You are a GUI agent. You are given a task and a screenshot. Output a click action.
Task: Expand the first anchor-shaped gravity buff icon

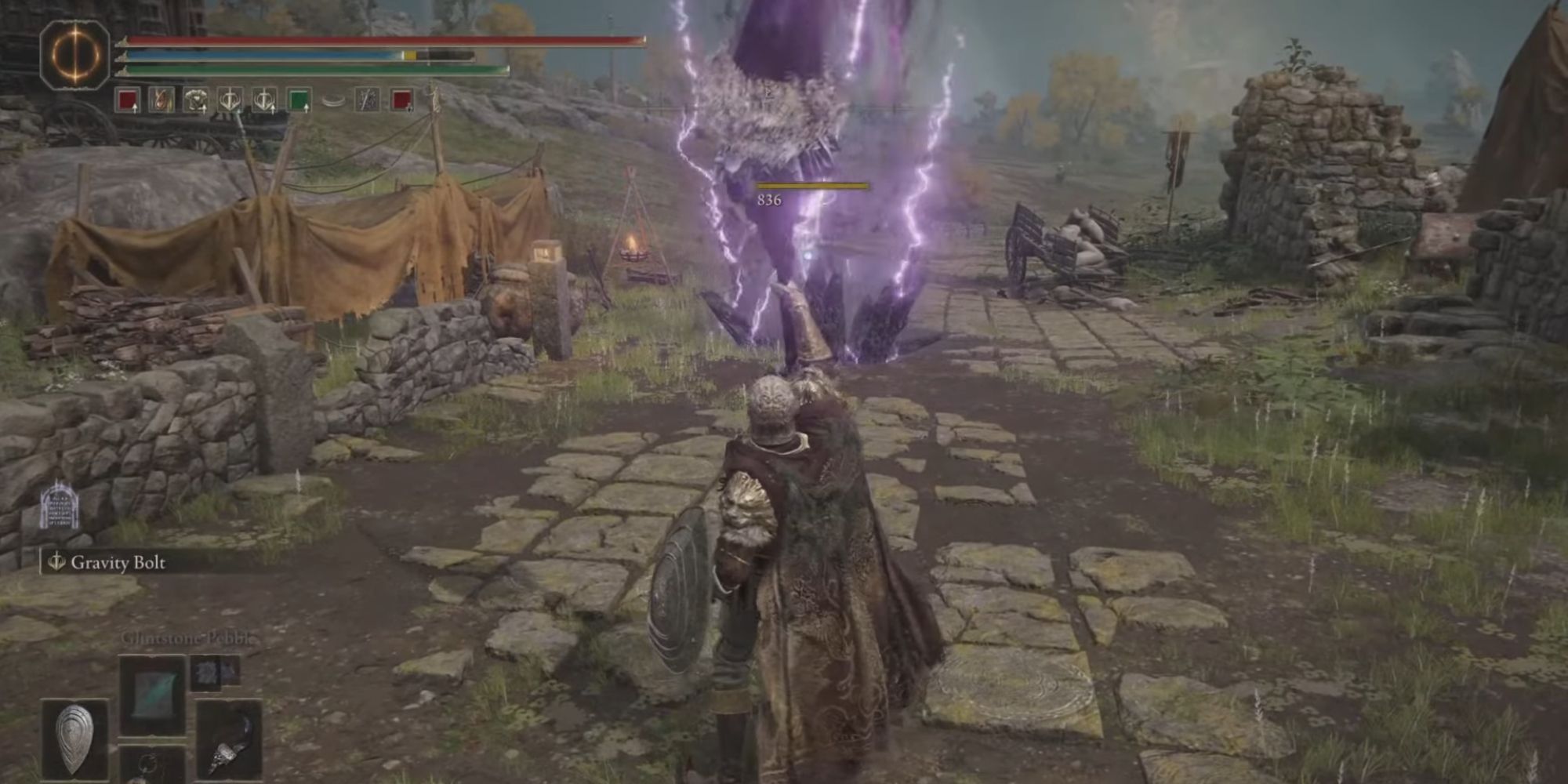(231, 100)
